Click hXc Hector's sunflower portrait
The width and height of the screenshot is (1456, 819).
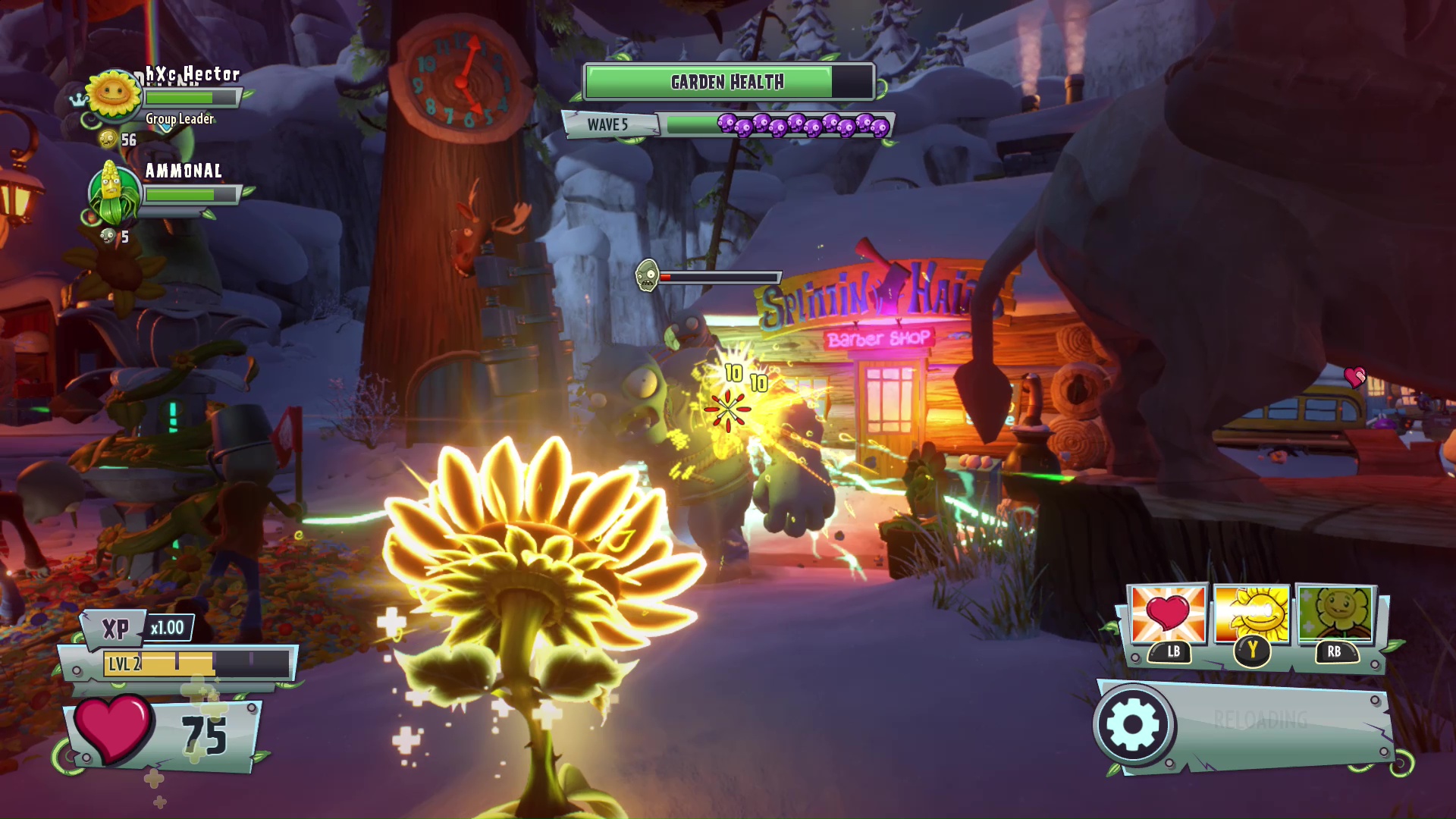112,96
